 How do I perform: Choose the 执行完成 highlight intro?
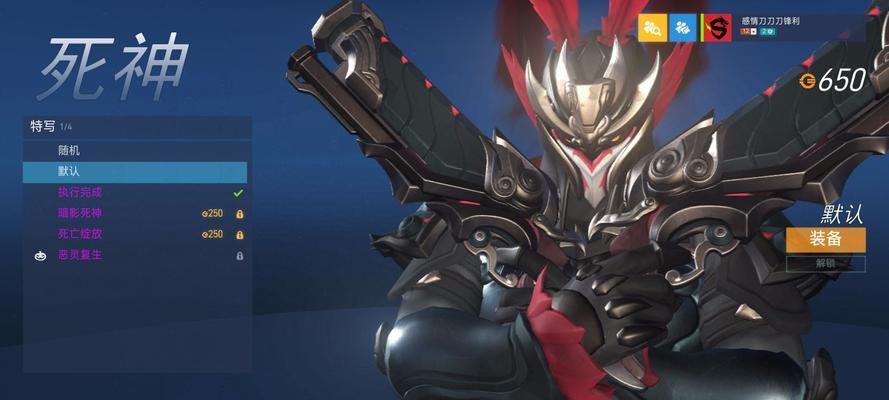point(137,192)
